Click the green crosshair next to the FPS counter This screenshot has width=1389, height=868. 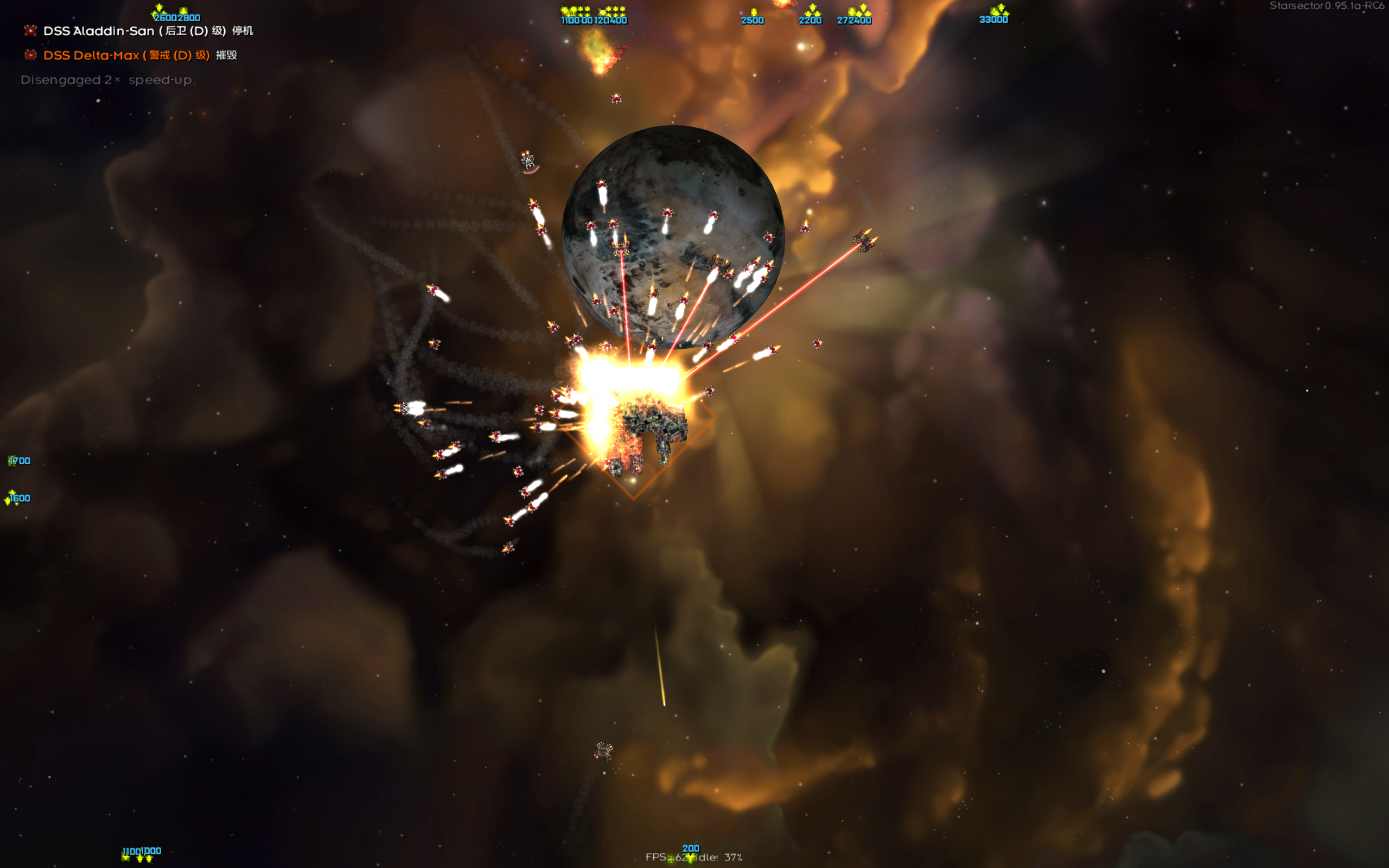672,859
